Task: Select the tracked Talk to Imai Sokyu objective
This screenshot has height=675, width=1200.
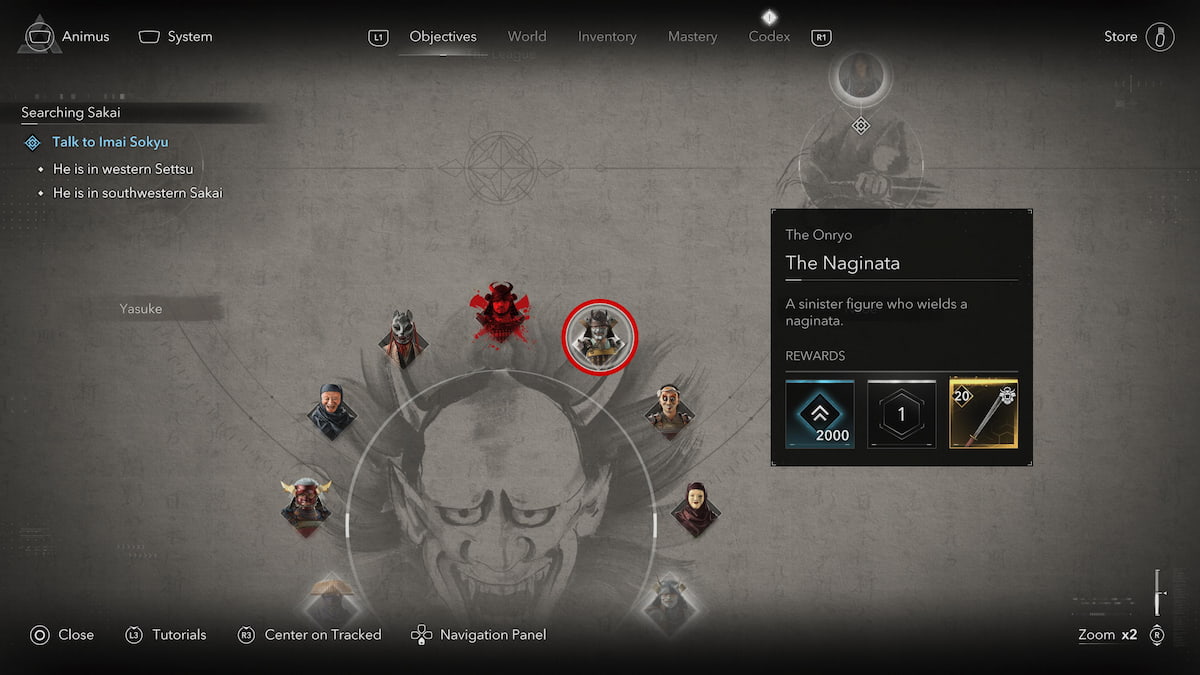Action: (110, 142)
